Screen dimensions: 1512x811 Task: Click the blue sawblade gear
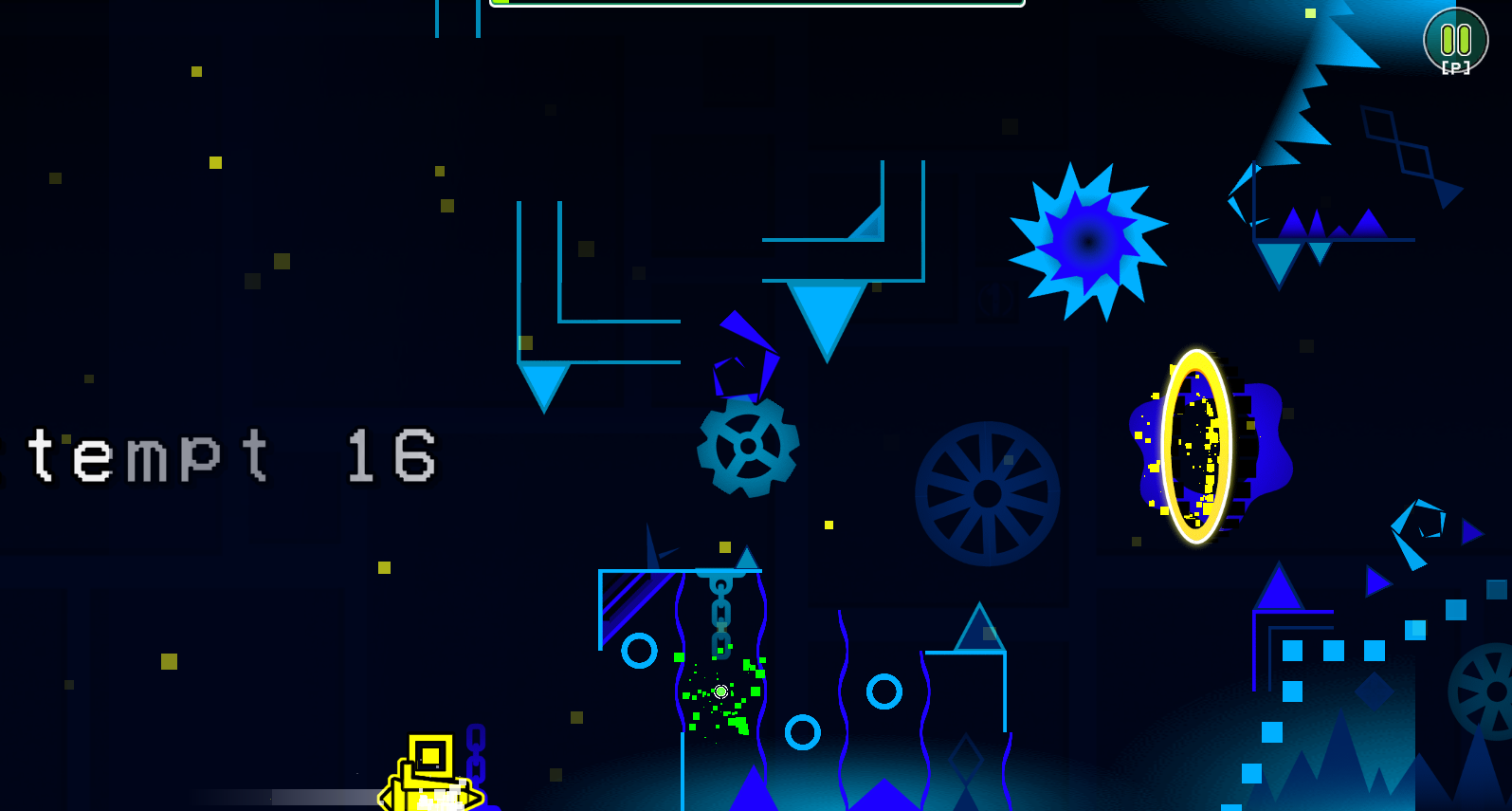(x=747, y=446)
